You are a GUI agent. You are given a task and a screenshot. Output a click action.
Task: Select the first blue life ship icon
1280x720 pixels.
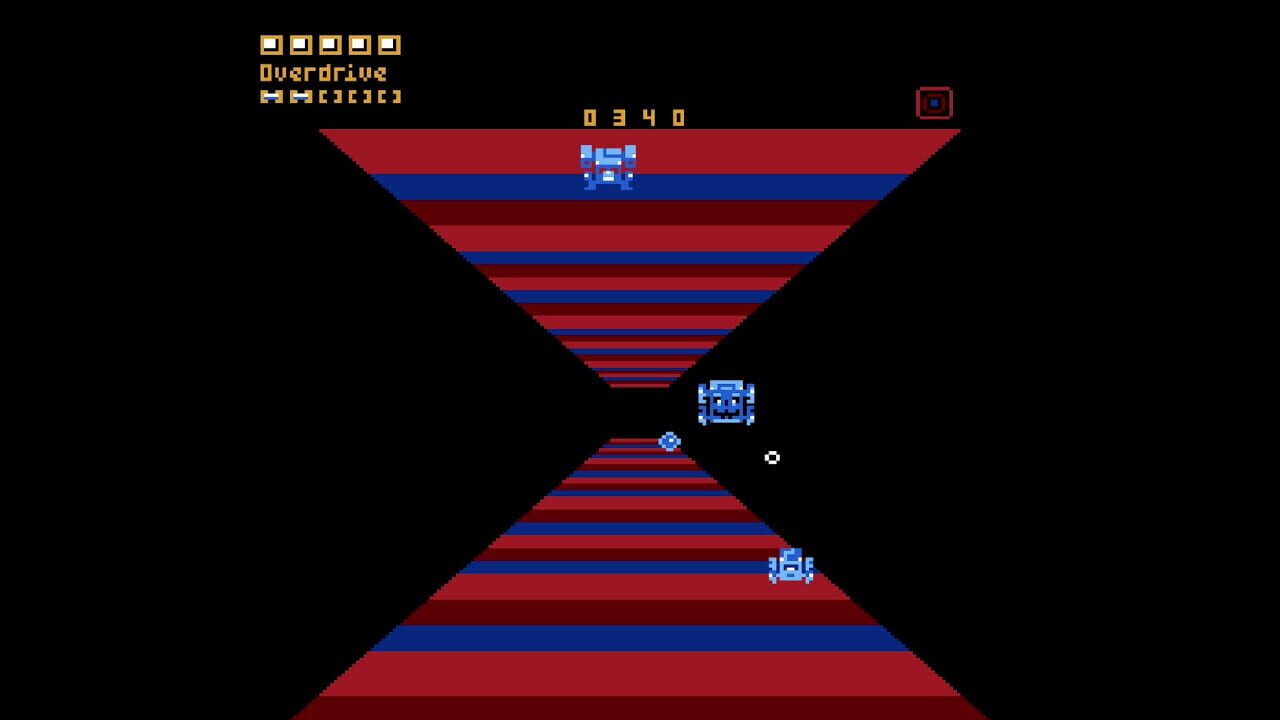click(270, 96)
